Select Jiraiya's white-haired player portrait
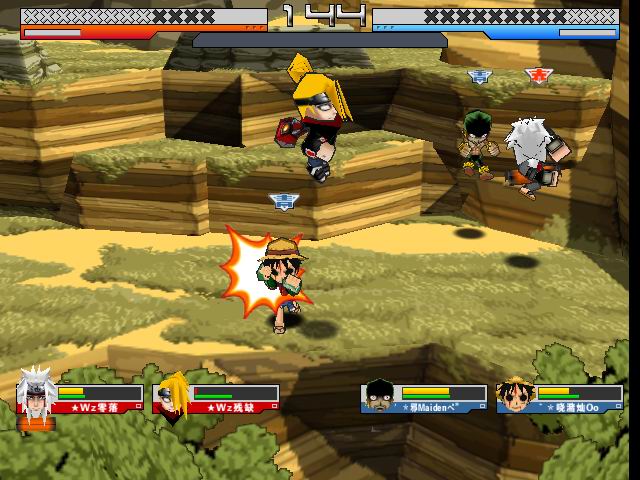 point(36,393)
